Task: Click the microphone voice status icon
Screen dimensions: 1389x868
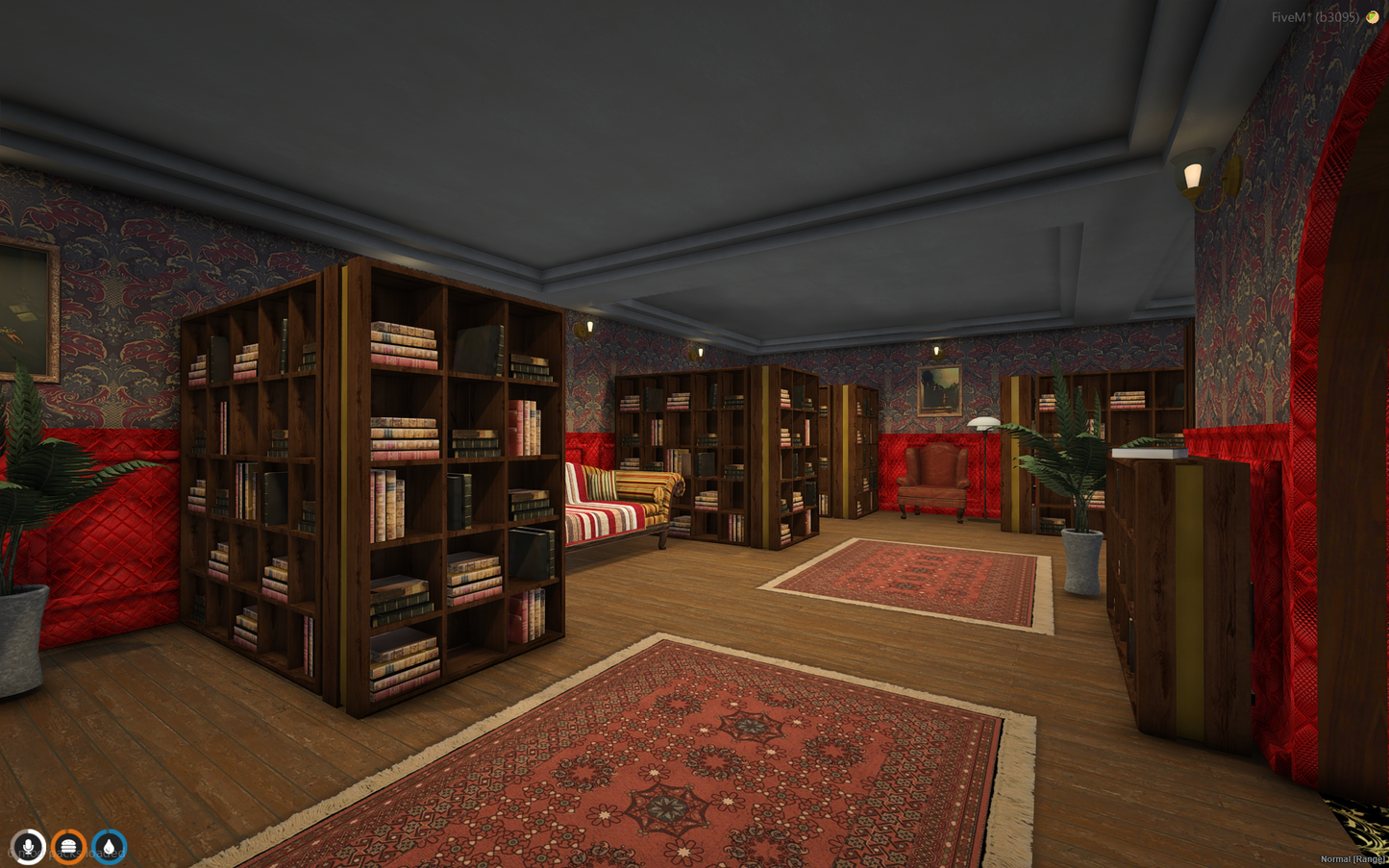Action: [x=28, y=847]
